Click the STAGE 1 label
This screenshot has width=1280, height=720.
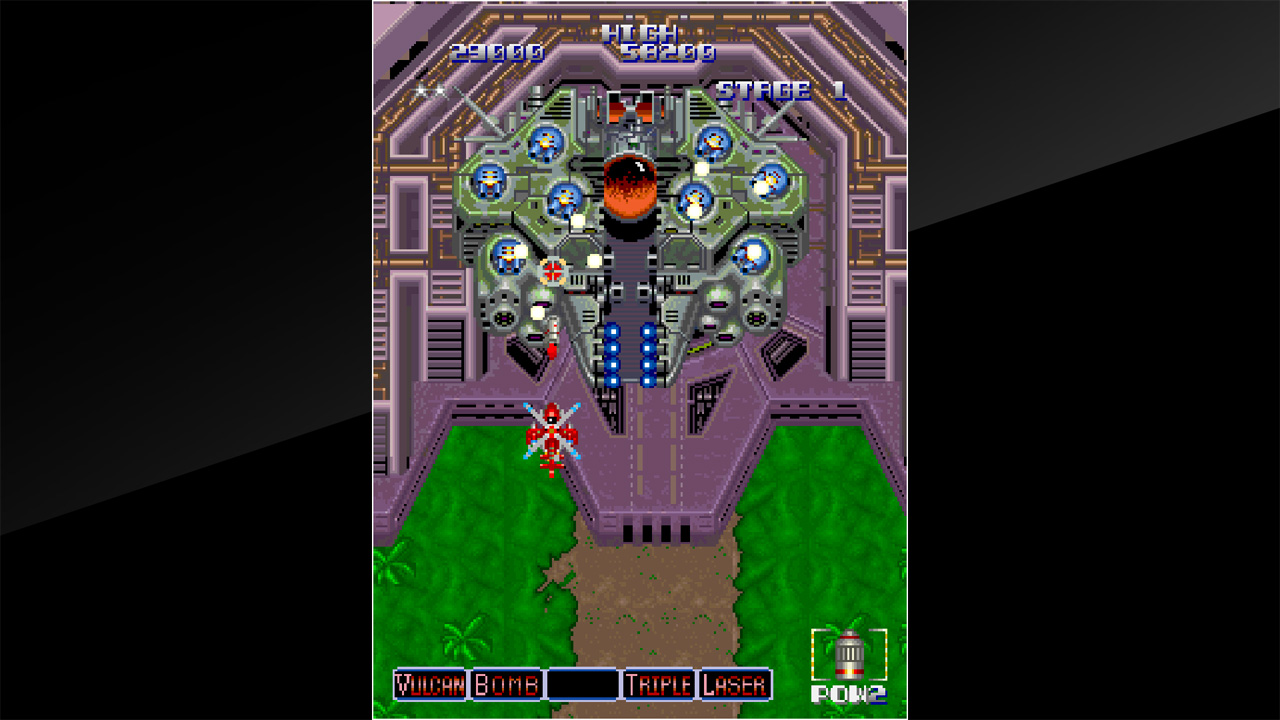point(782,88)
